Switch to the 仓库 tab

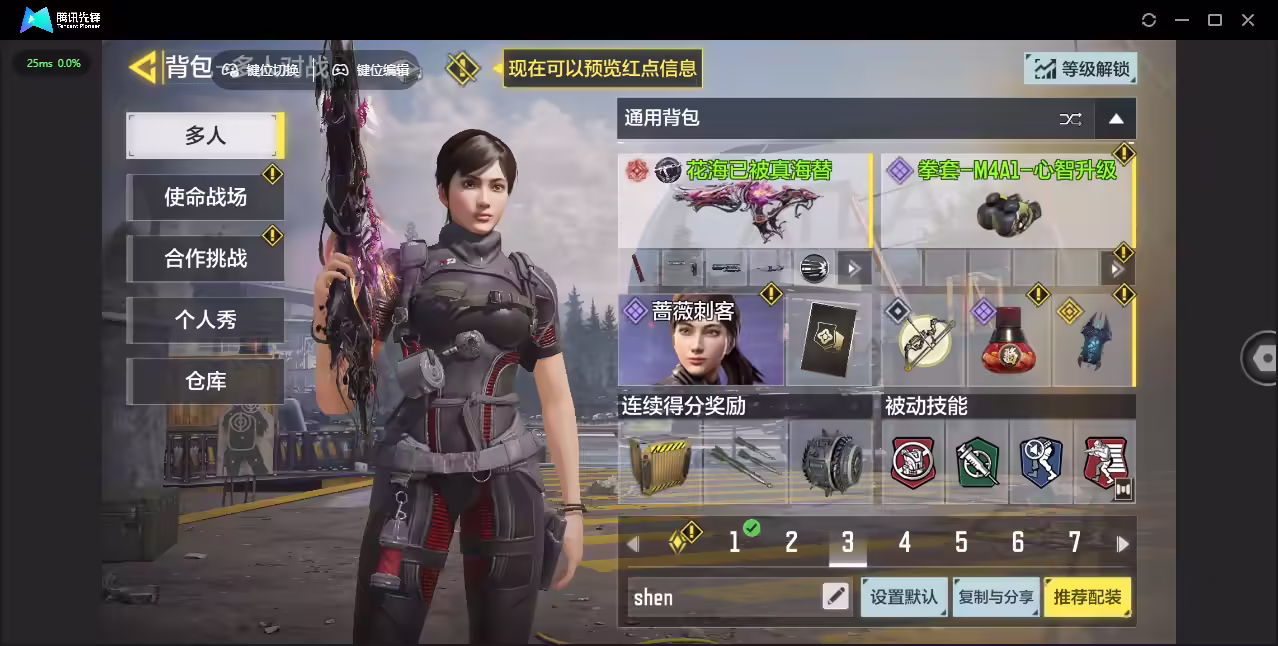pyautogui.click(x=205, y=381)
